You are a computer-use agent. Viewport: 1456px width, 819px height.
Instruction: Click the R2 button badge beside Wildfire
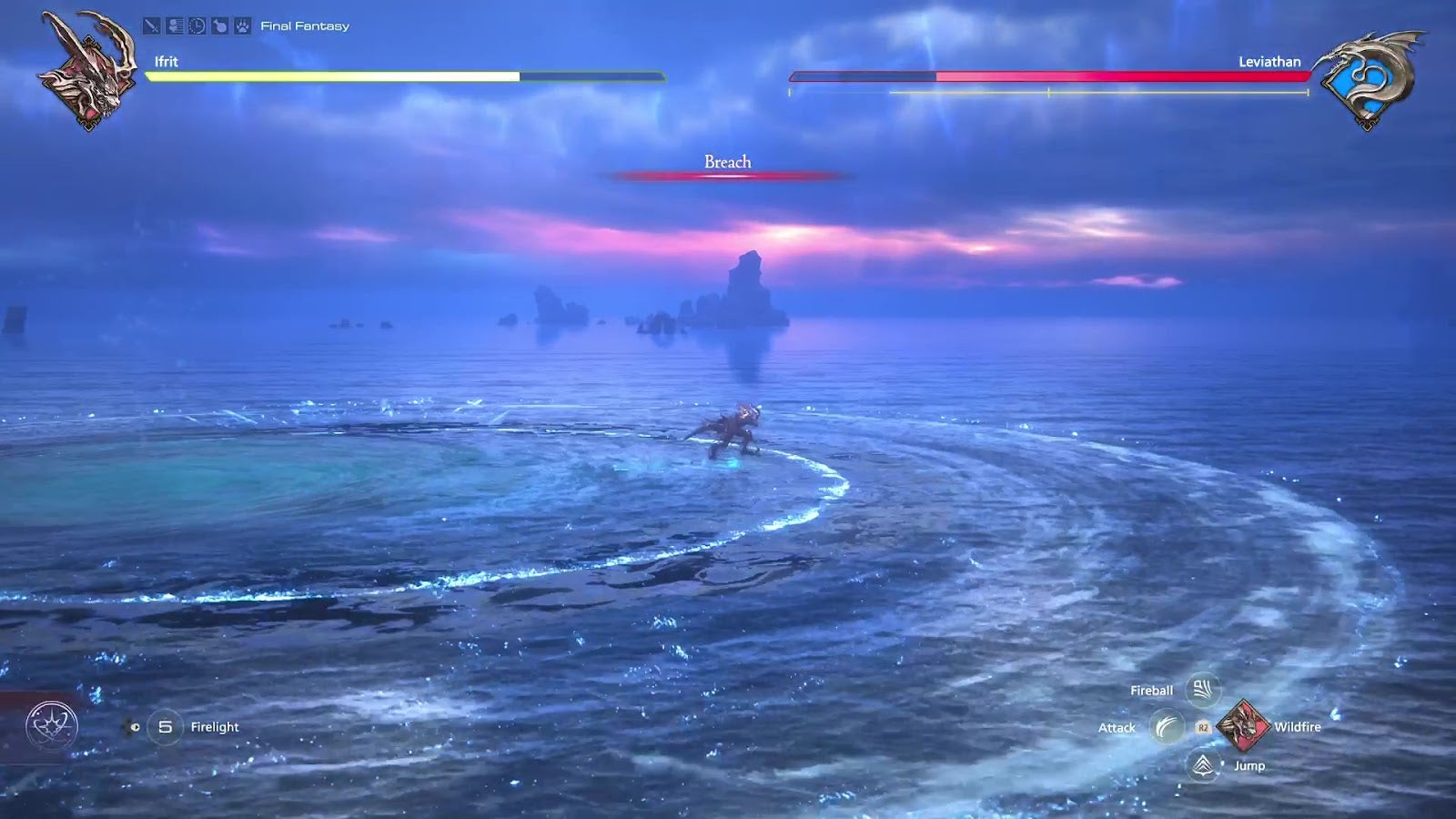(x=1203, y=728)
